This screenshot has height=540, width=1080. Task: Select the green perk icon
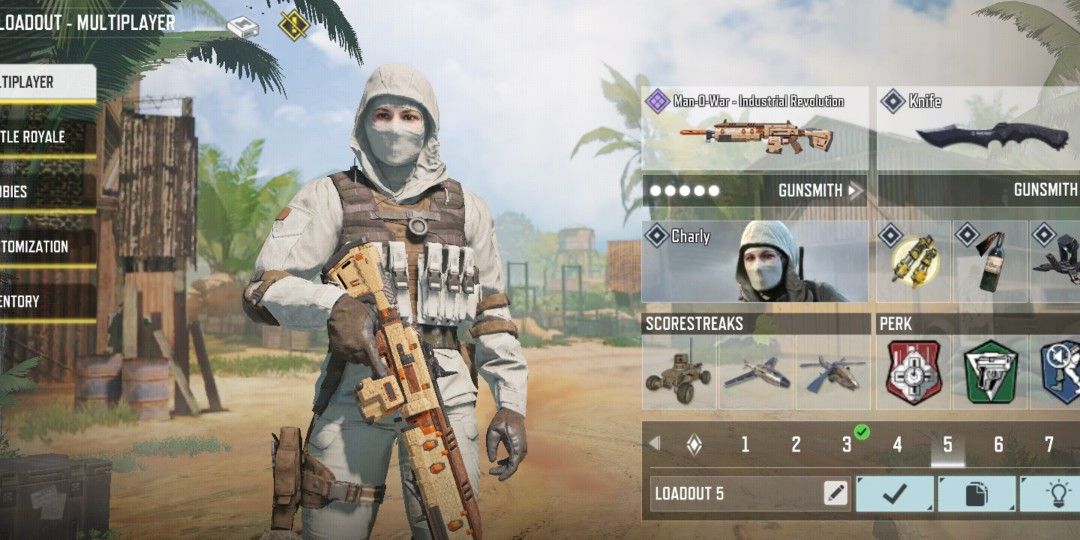[x=991, y=373]
